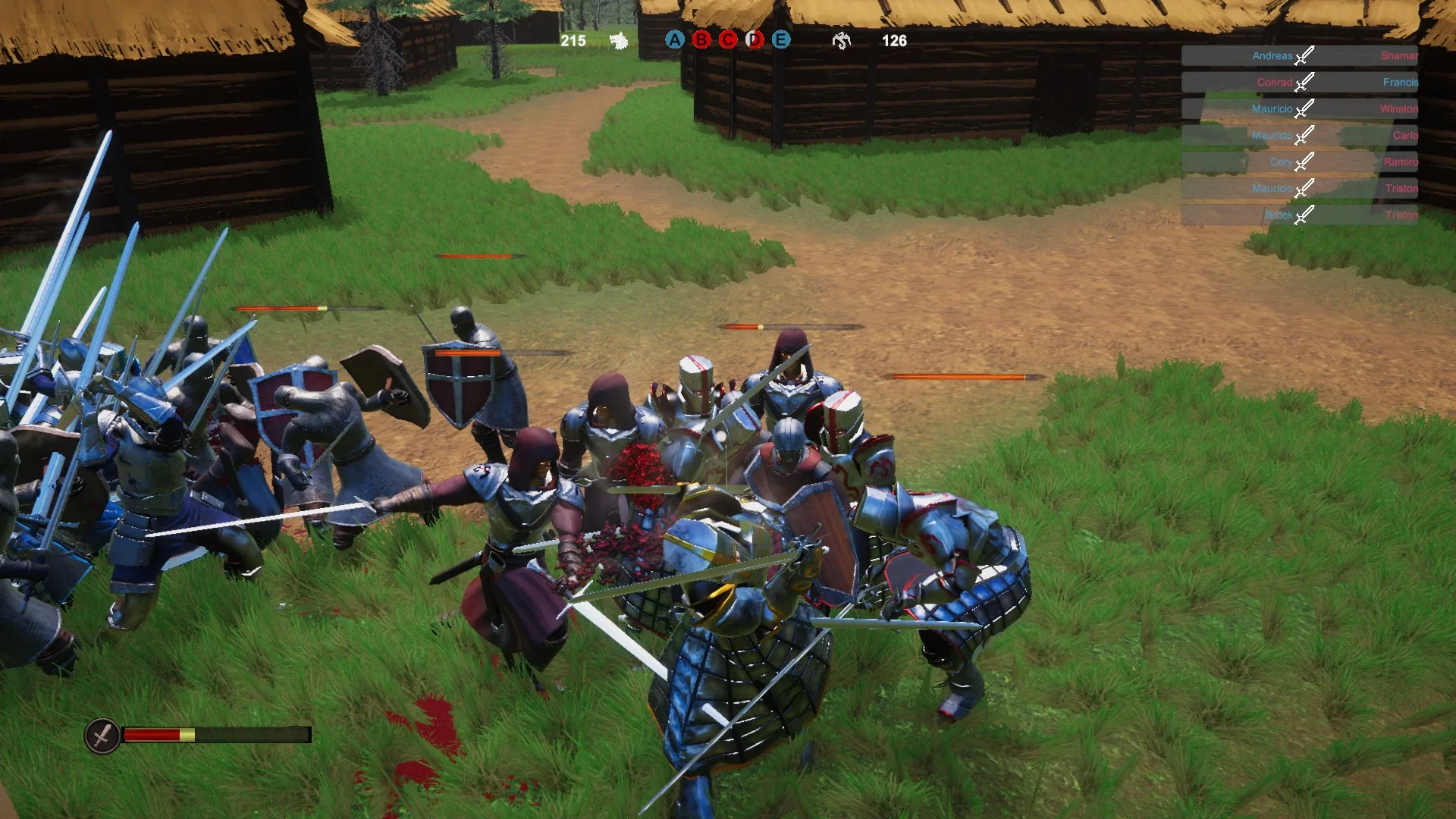Select the sword icon next to Cory and Ramiro
Image resolution: width=1456 pixels, height=819 pixels.
point(1304,161)
